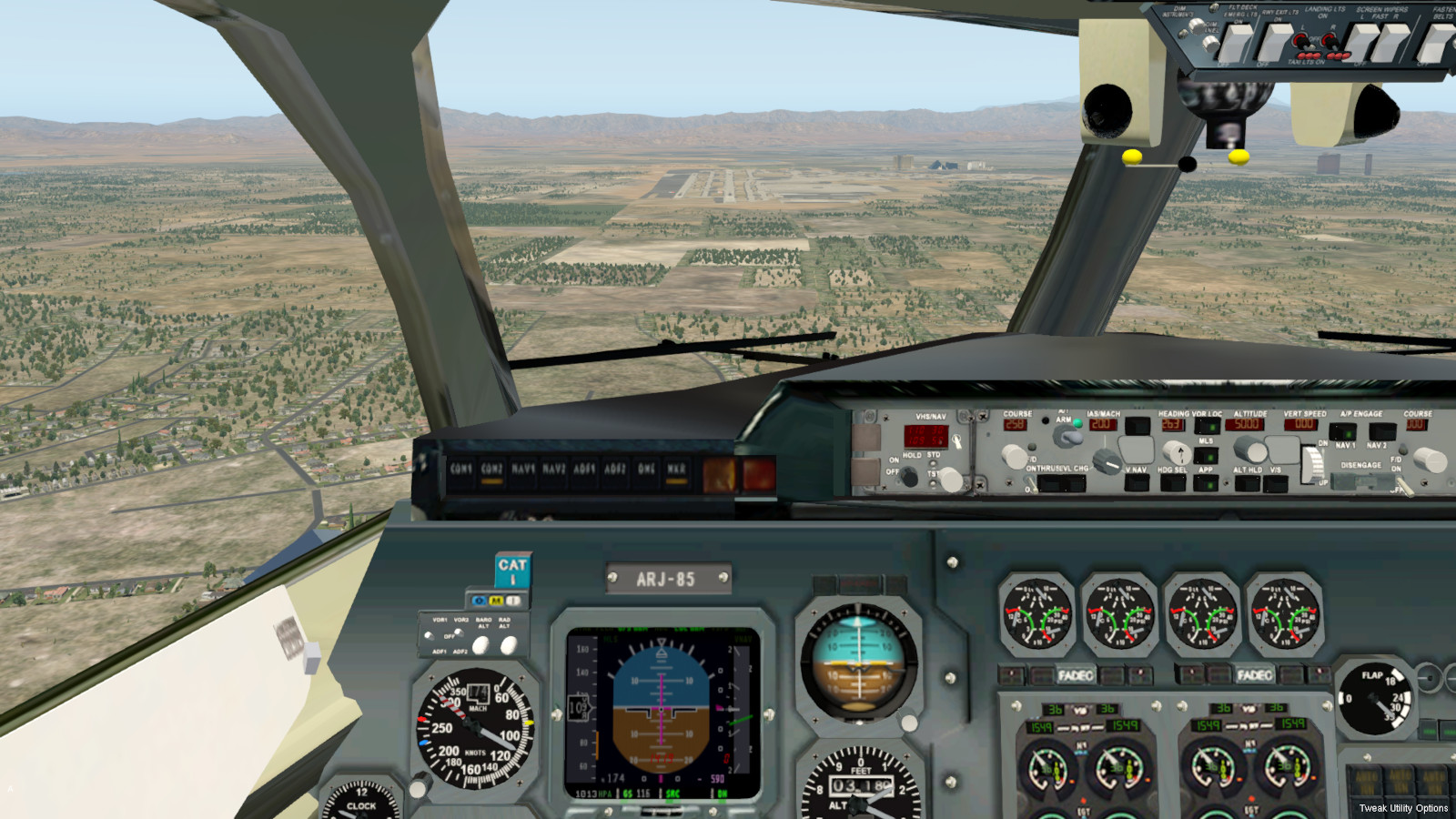Hit the autopilot DISENGAGE bar

1361,480
